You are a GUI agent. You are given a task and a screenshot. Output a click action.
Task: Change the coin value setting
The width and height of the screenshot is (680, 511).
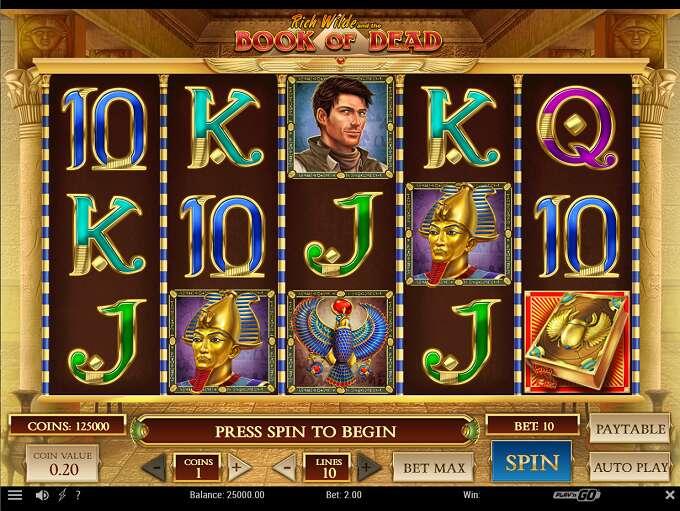62,464
